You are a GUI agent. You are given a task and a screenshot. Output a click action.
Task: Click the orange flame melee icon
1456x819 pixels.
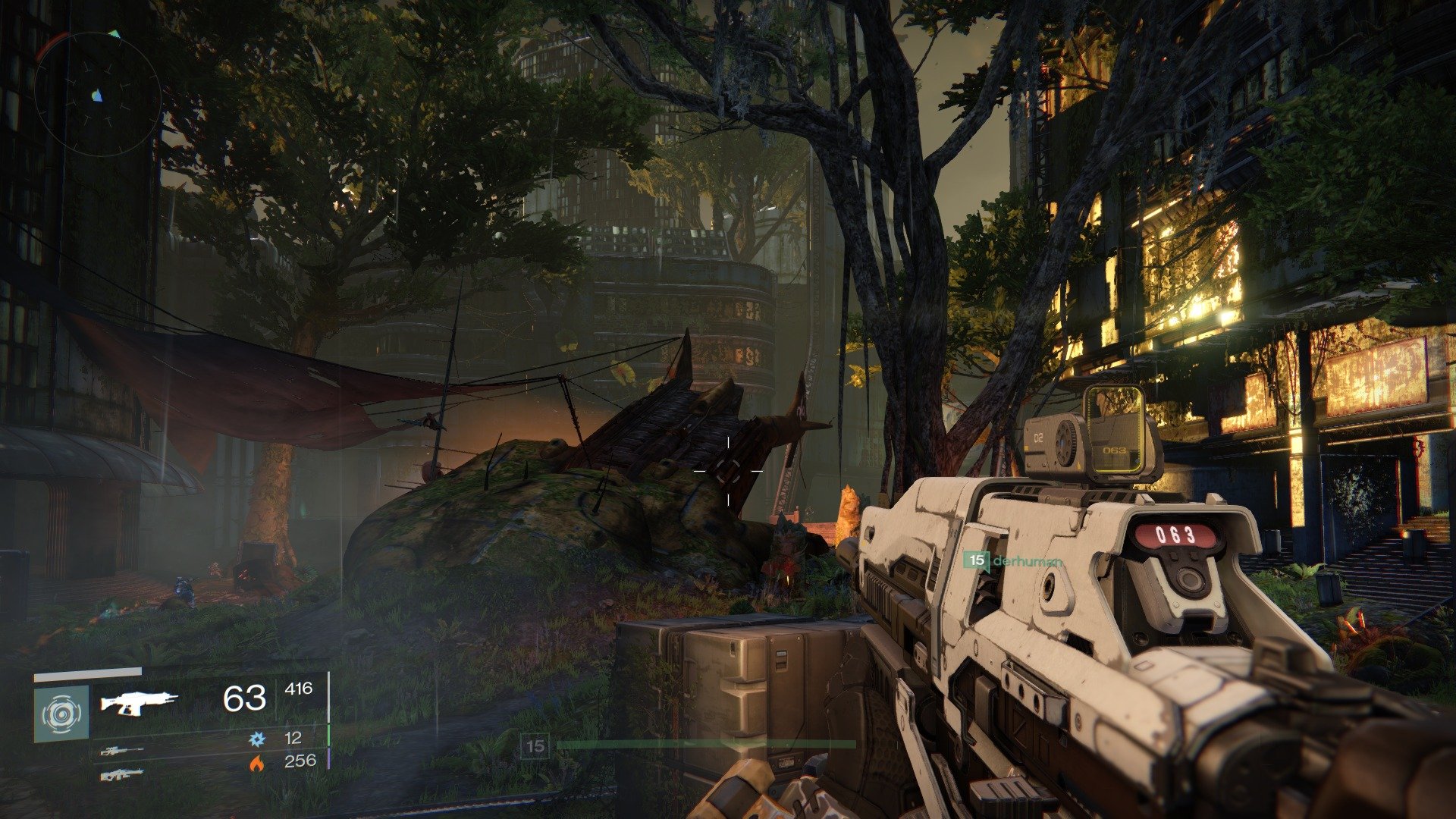pos(257,762)
